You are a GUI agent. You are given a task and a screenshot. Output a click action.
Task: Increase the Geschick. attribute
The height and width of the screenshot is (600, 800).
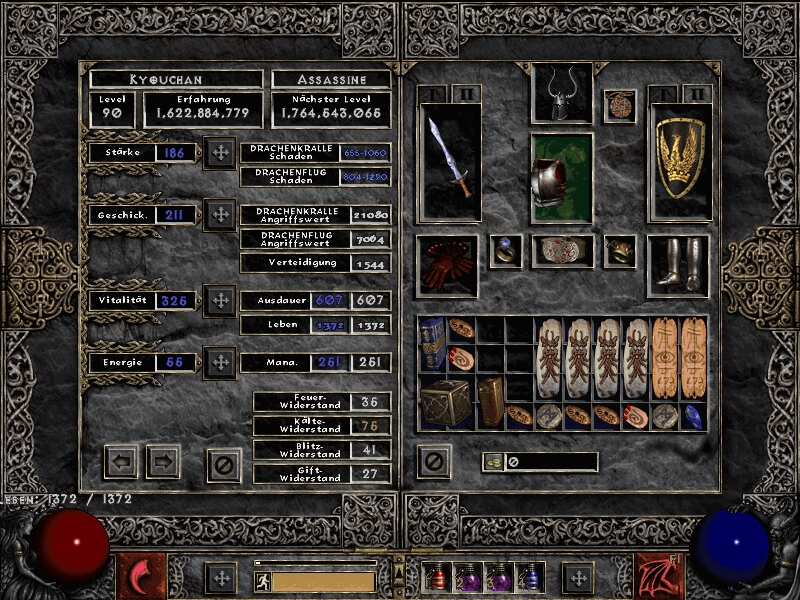point(219,214)
